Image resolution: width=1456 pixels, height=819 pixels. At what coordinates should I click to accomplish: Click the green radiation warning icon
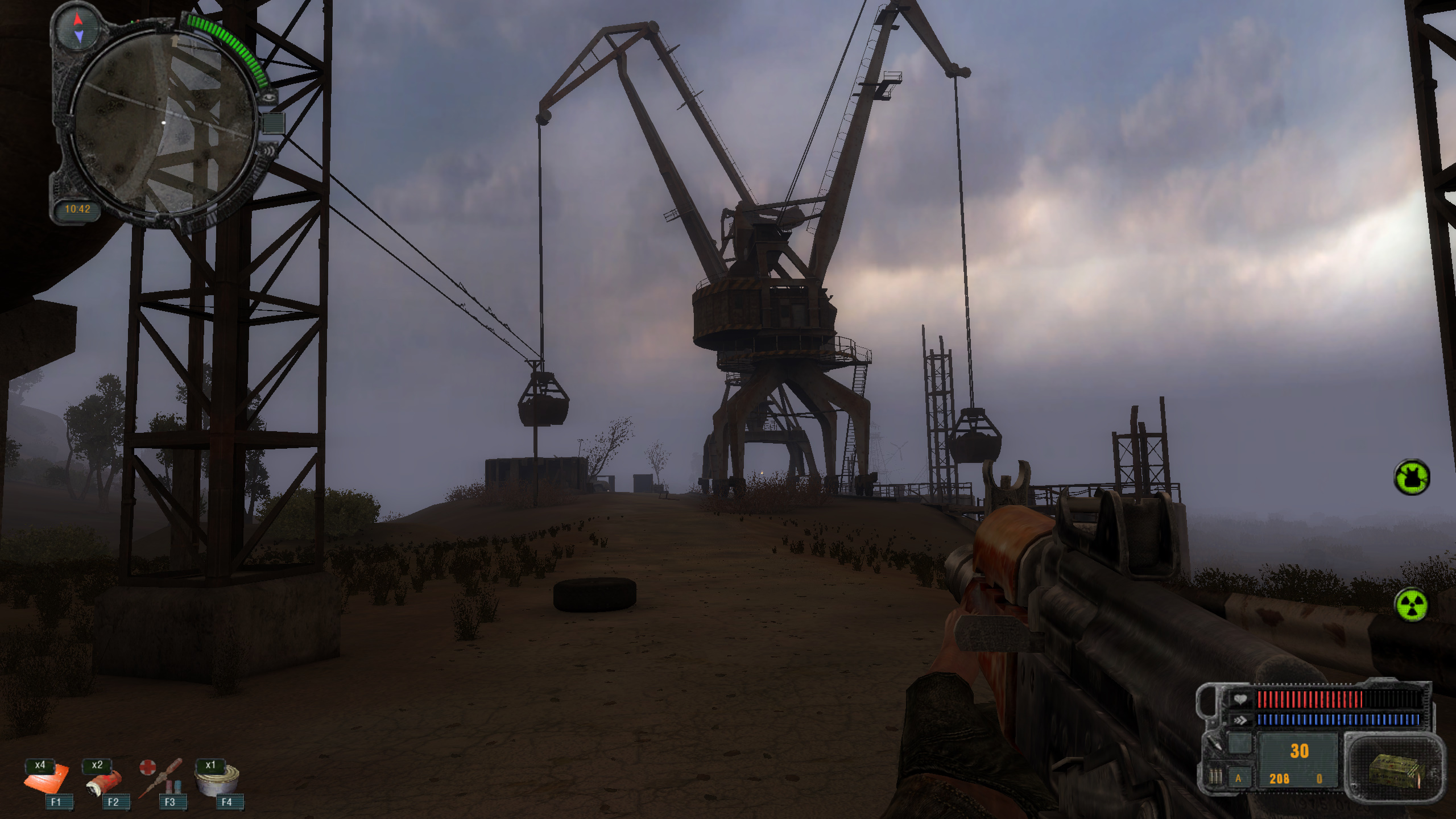[x=1412, y=605]
